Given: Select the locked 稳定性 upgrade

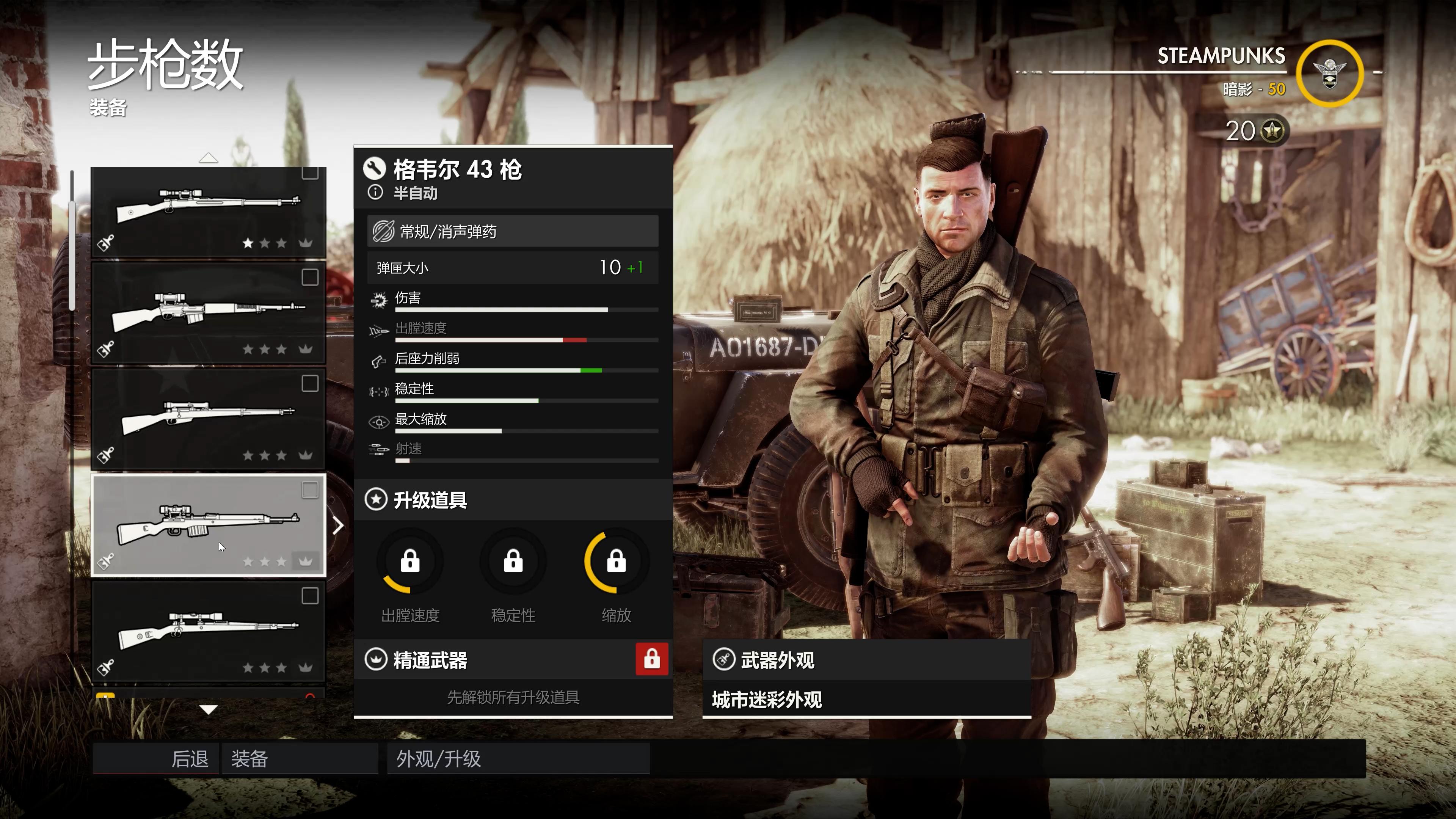Looking at the screenshot, I should click(513, 562).
